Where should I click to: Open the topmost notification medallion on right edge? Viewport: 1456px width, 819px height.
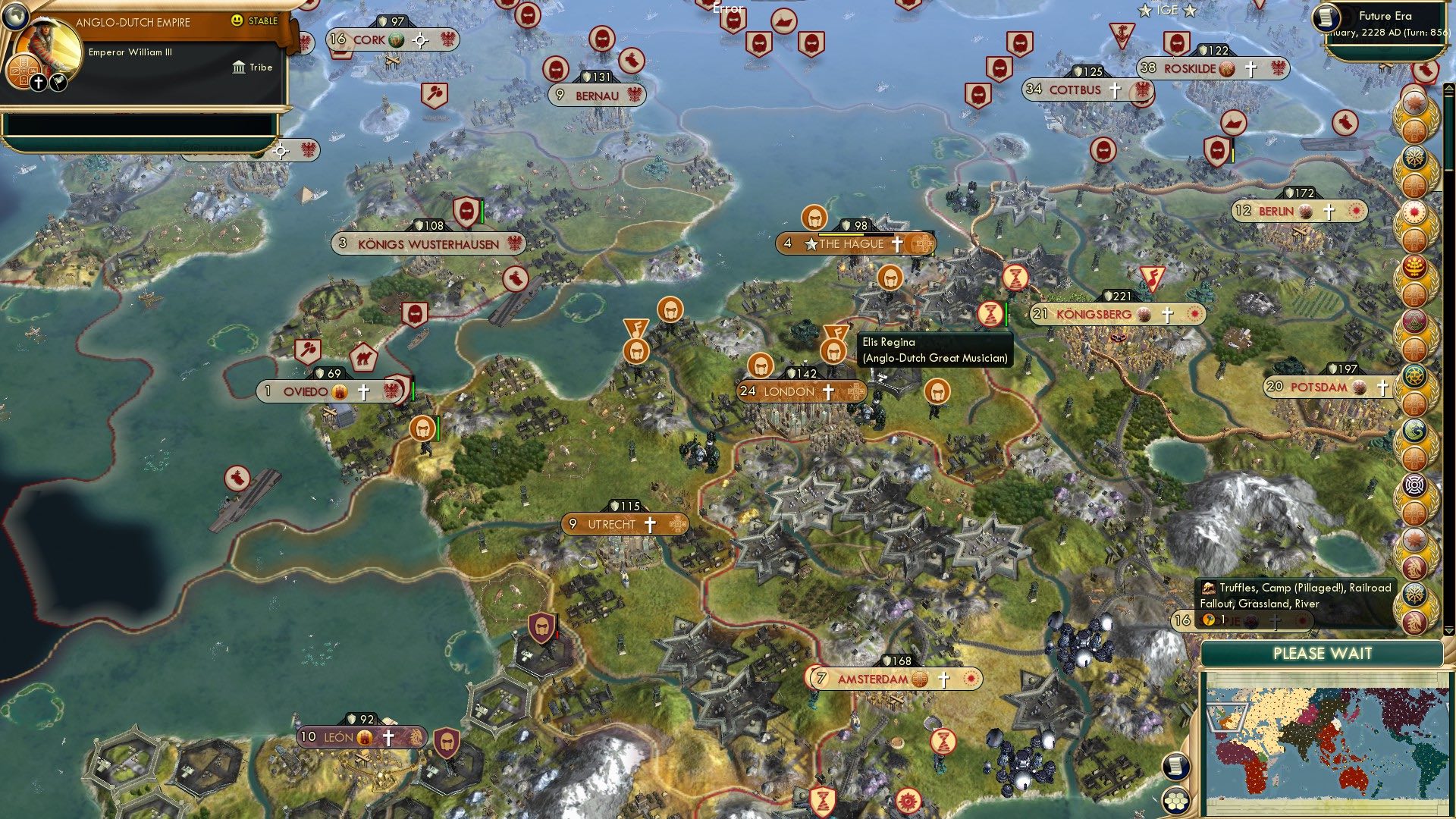[x=1413, y=102]
